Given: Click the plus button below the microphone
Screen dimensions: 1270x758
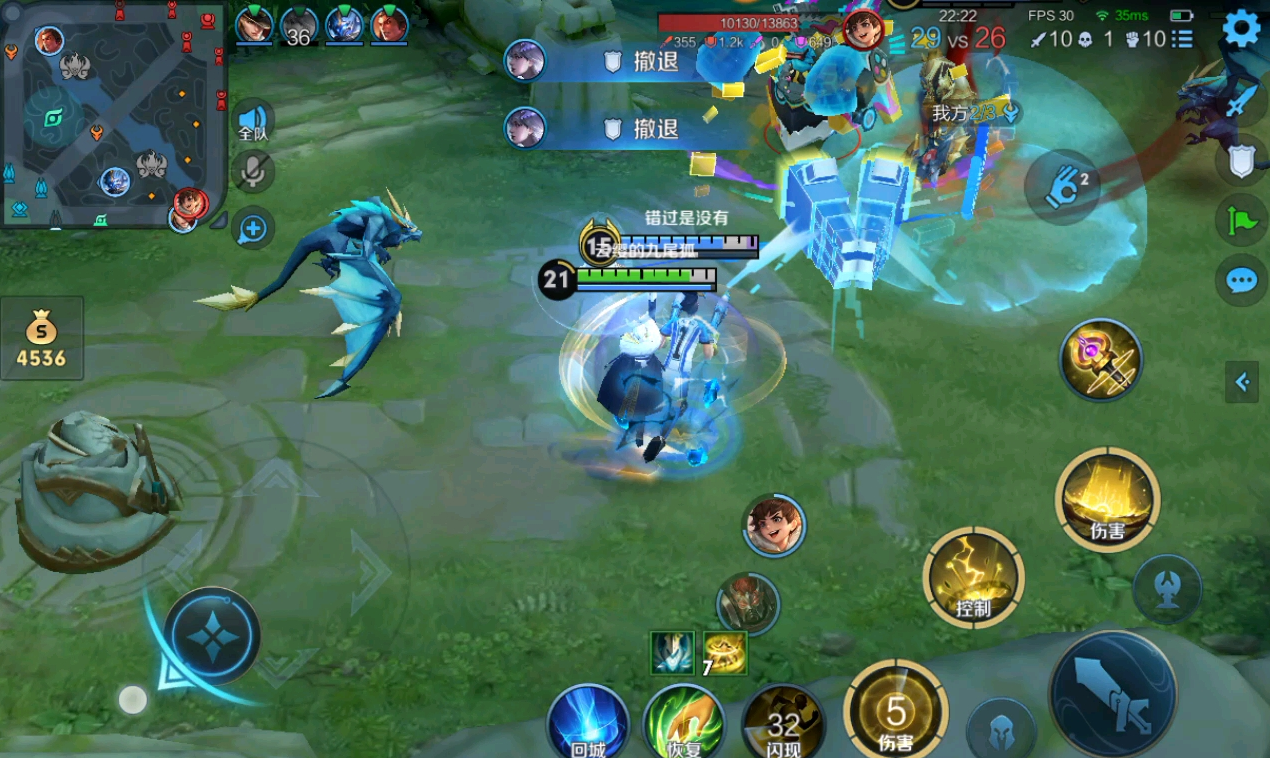Looking at the screenshot, I should click(253, 229).
